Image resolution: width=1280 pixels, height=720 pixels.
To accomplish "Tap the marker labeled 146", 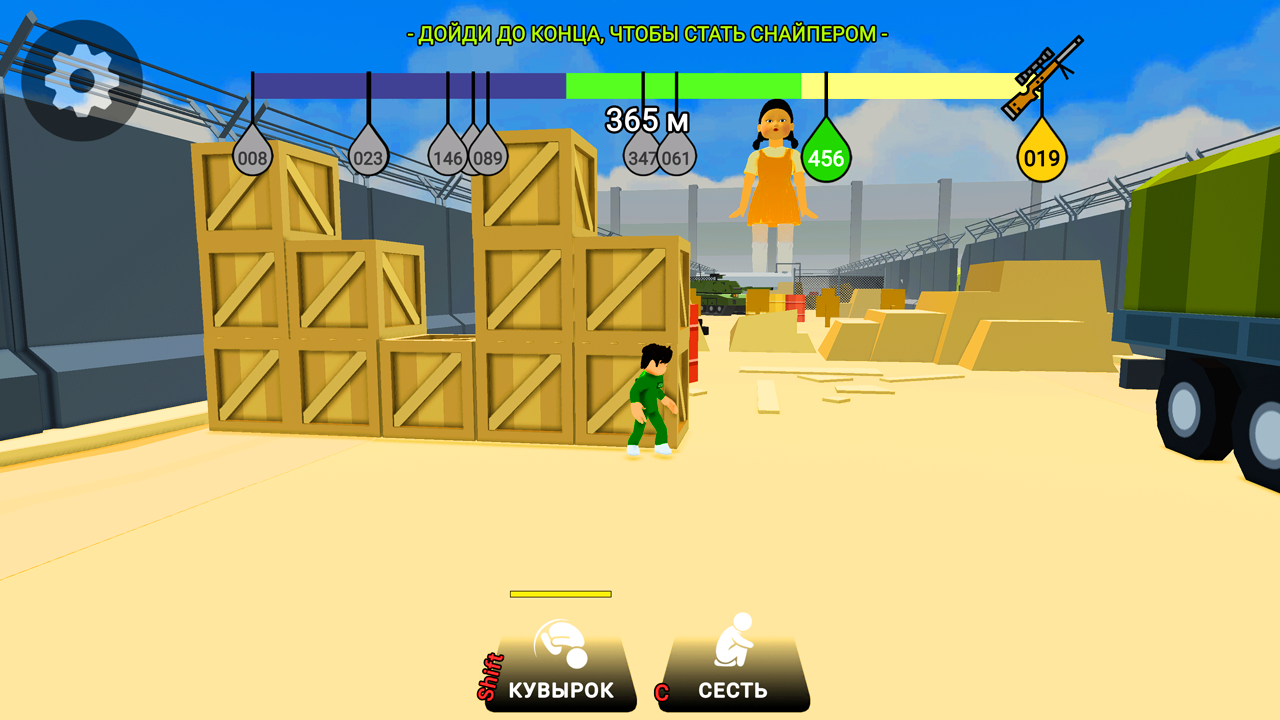I will click(446, 157).
